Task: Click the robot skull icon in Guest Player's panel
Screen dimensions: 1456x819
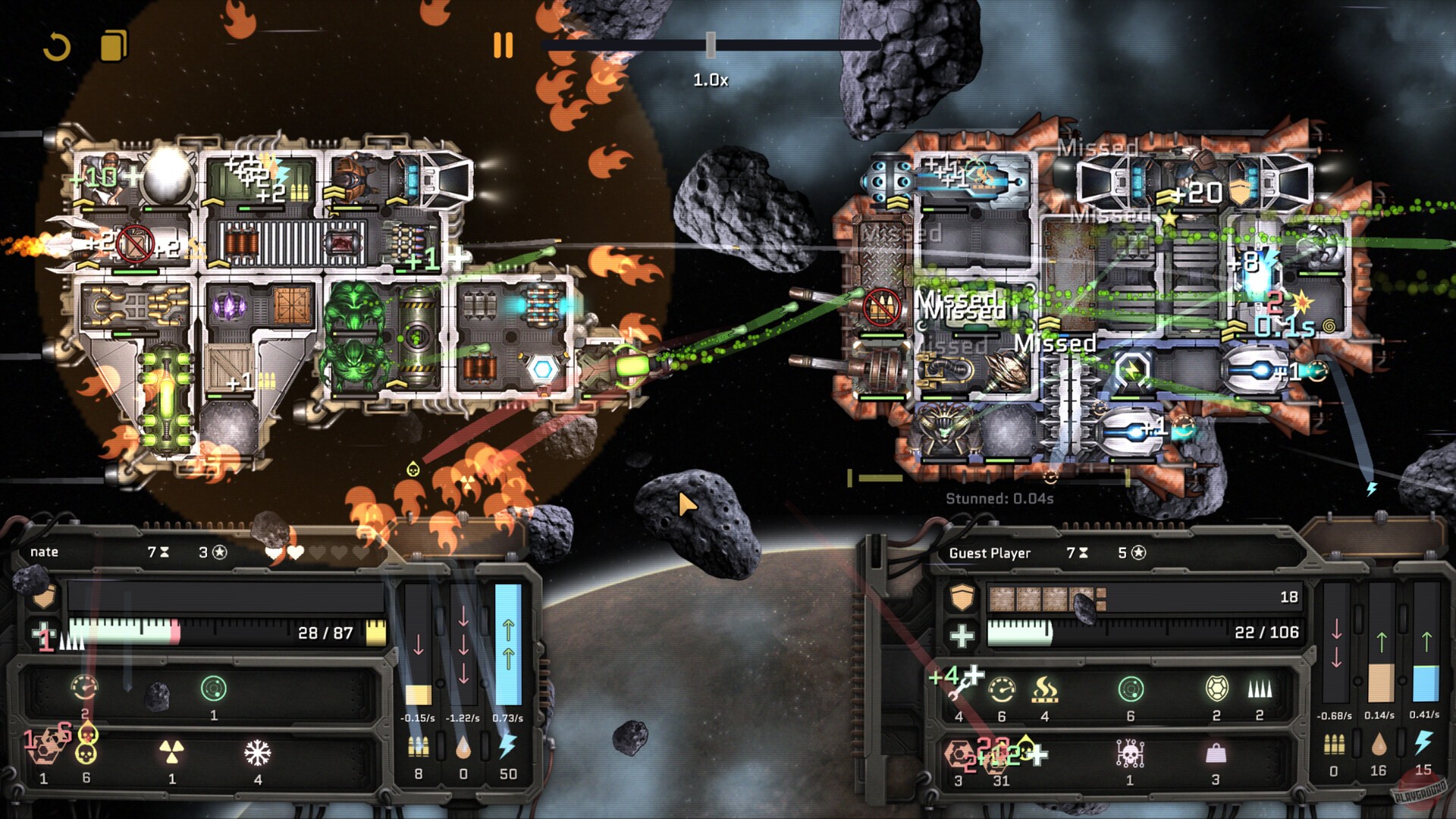Action: click(x=1130, y=754)
